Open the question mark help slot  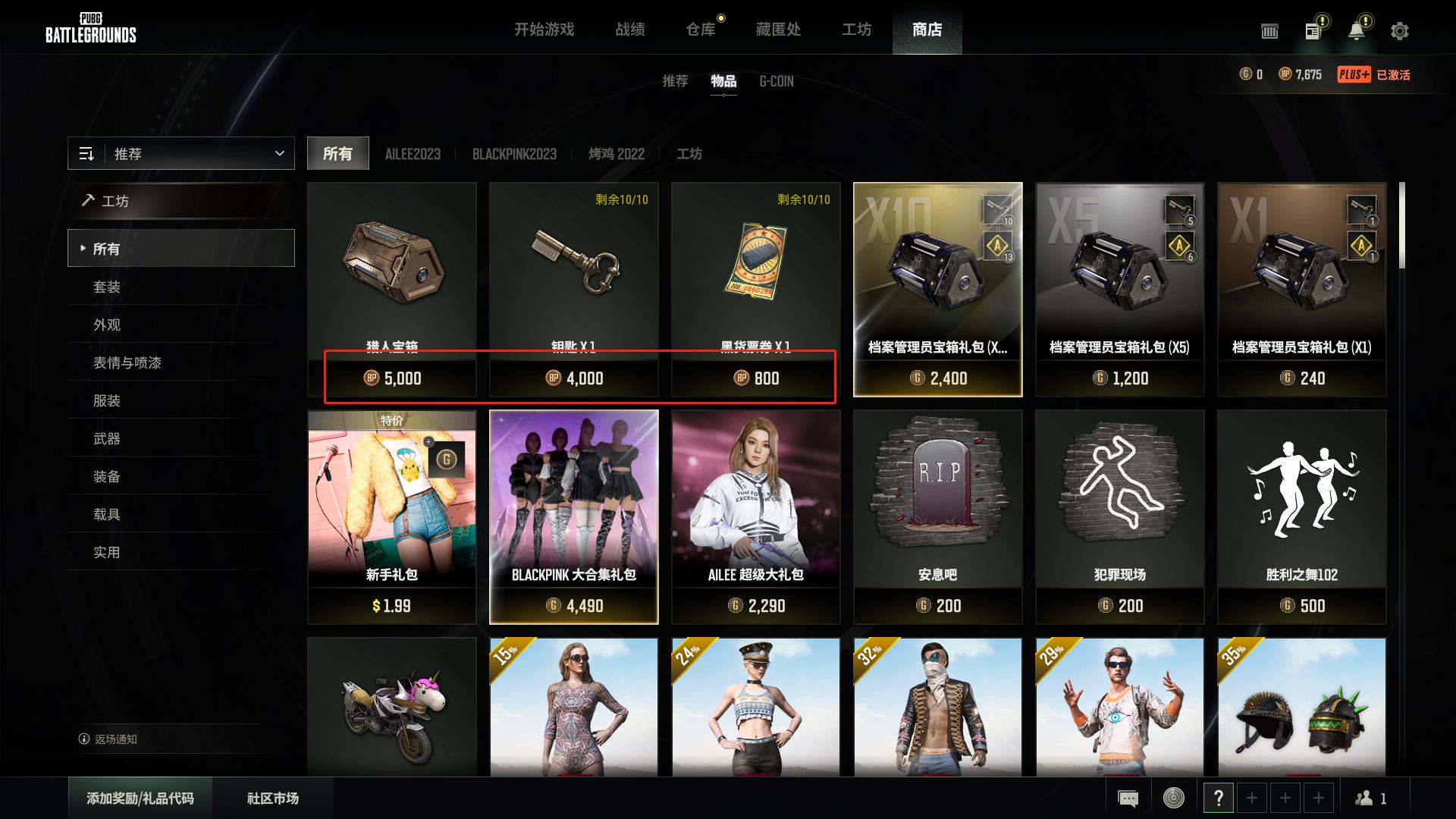(1219, 797)
